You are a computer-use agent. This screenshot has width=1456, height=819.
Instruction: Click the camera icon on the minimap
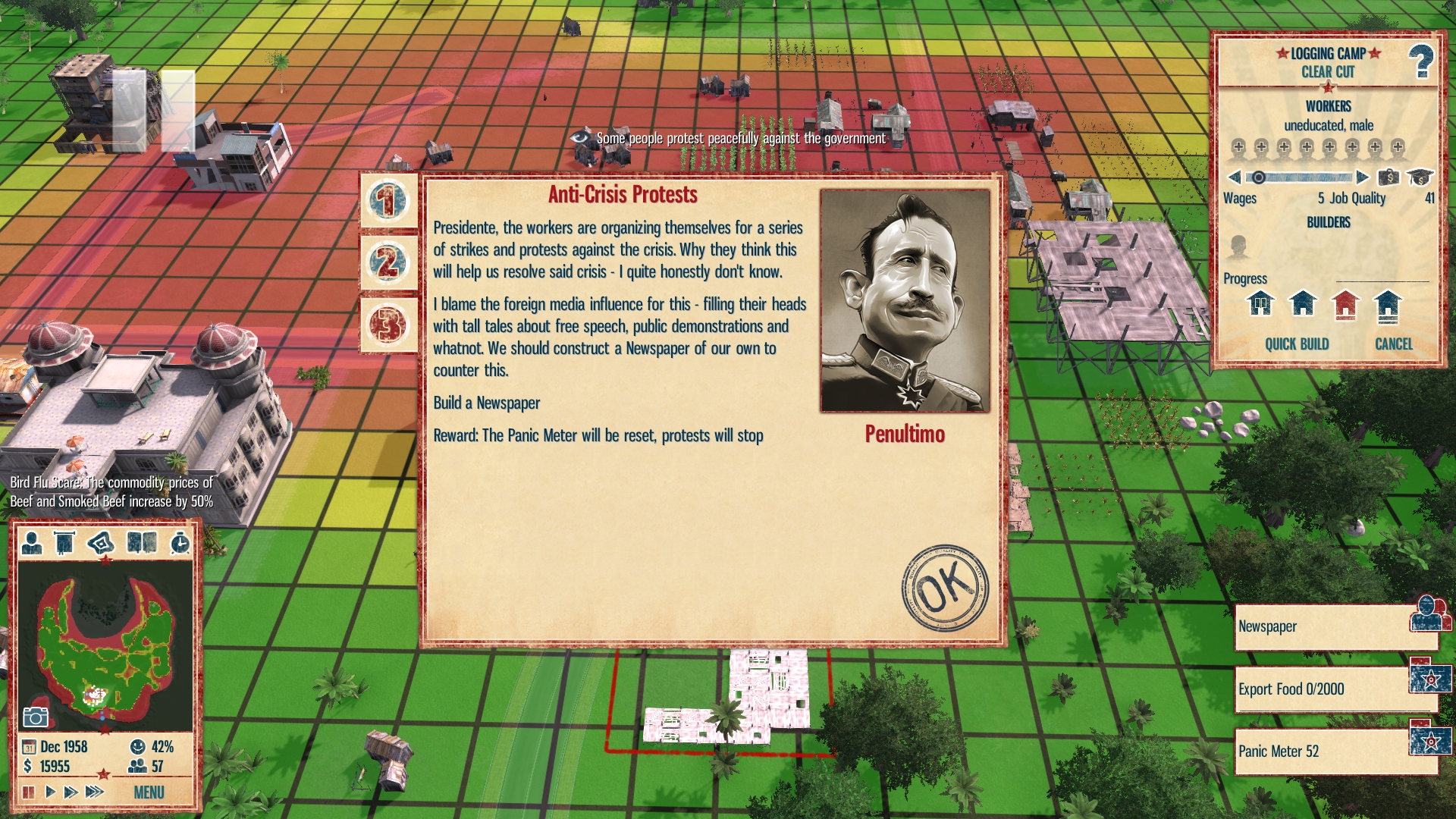pyautogui.click(x=36, y=717)
